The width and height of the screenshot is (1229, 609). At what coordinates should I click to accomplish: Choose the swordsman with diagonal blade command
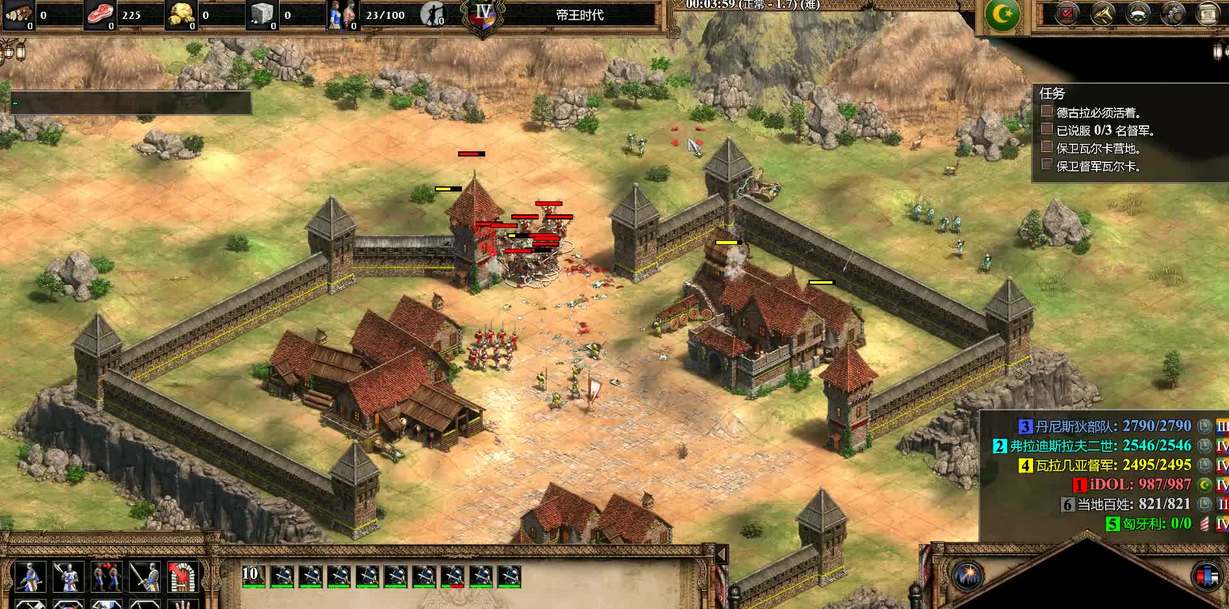(143, 576)
